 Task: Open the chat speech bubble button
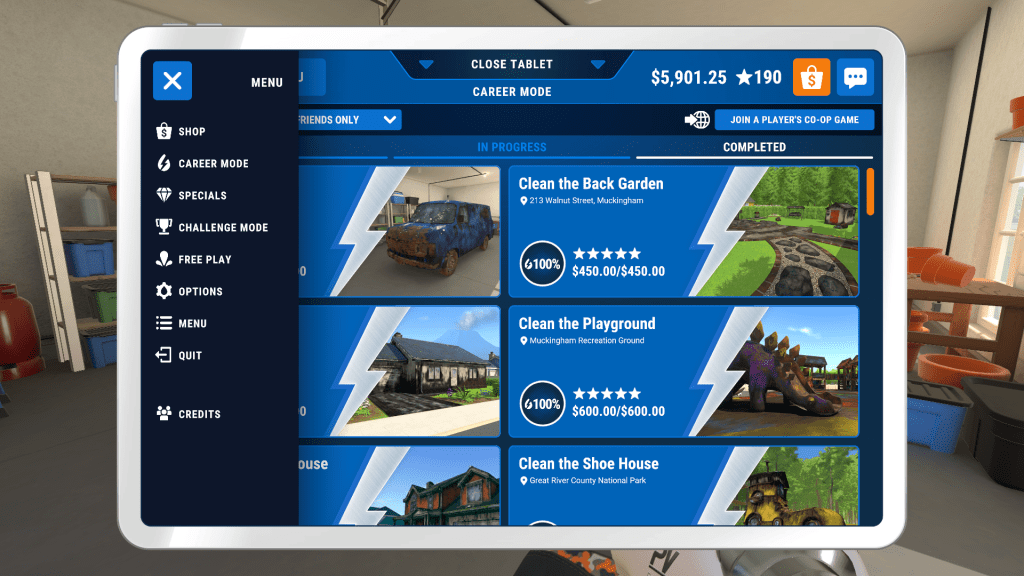[855, 78]
